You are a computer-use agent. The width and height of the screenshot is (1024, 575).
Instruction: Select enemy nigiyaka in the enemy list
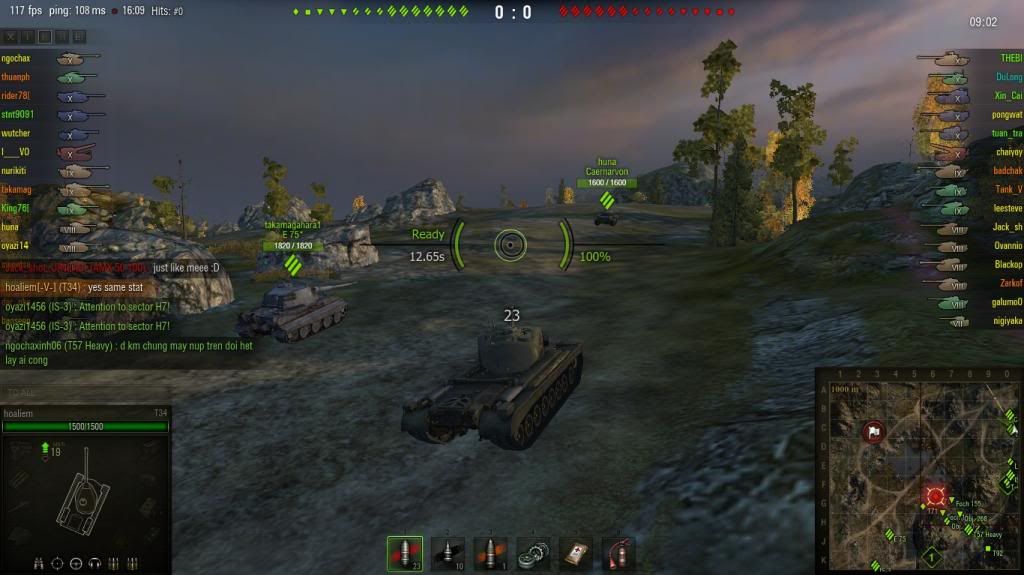click(1006, 321)
